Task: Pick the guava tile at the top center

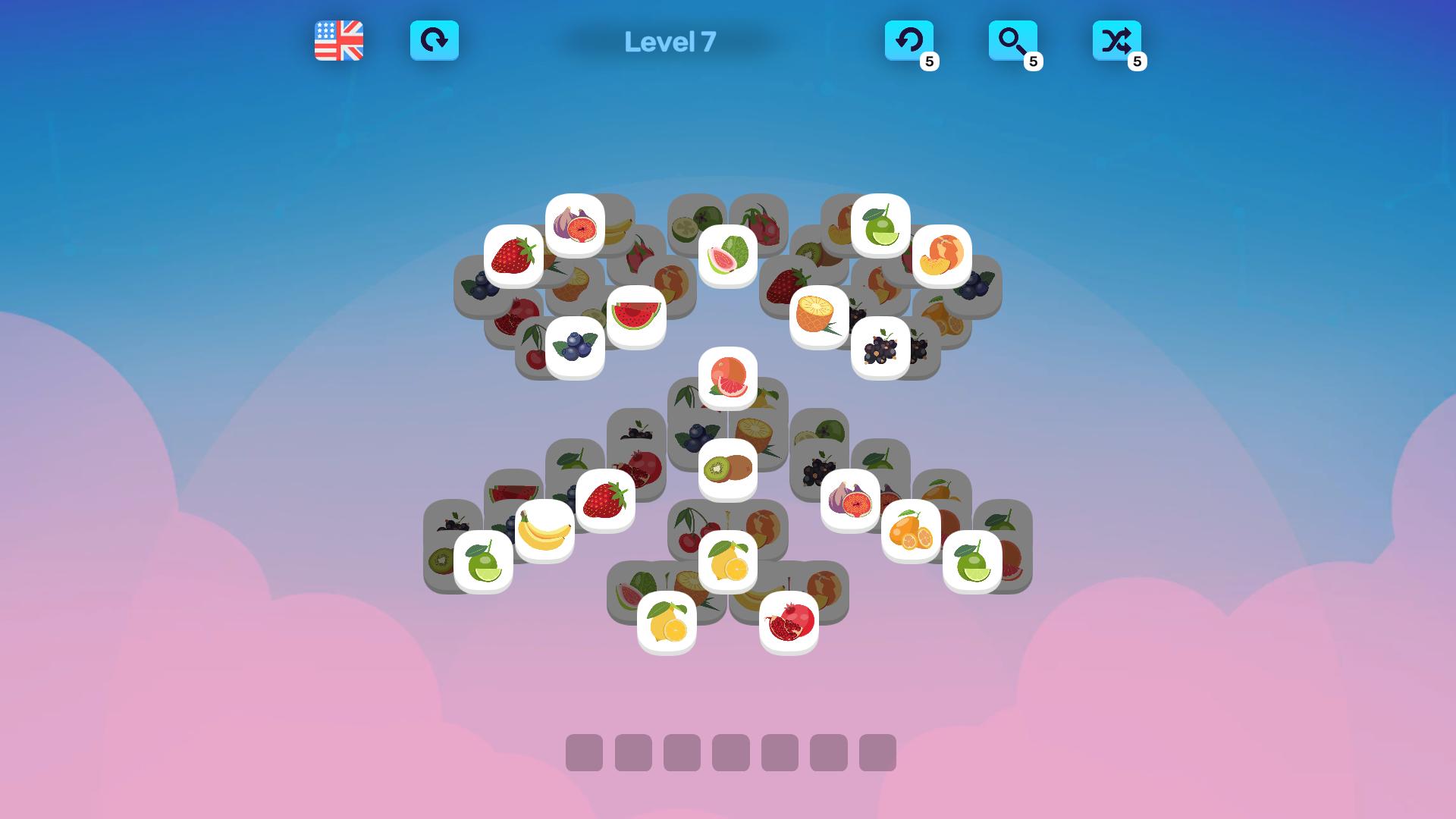Action: (726, 256)
